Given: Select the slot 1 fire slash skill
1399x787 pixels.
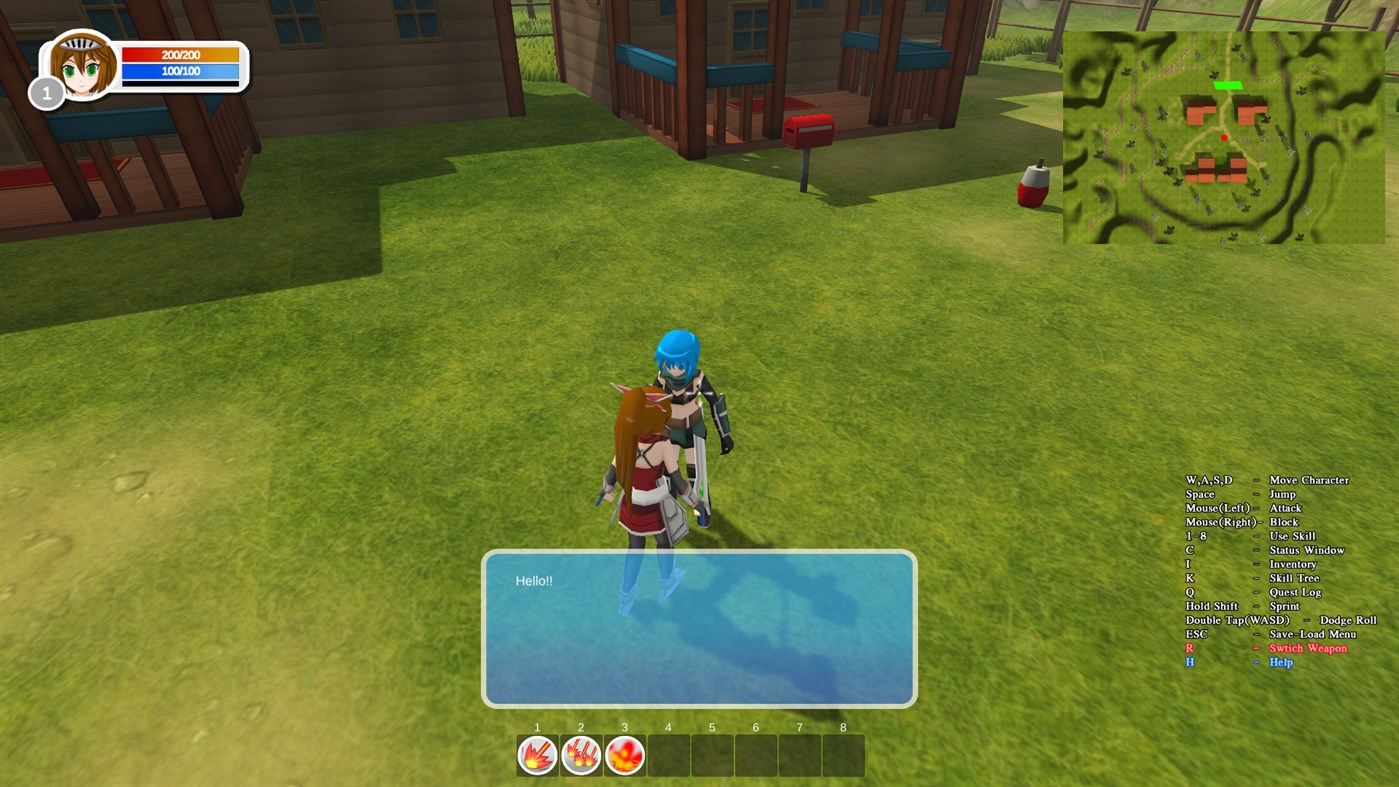Looking at the screenshot, I should (536, 755).
